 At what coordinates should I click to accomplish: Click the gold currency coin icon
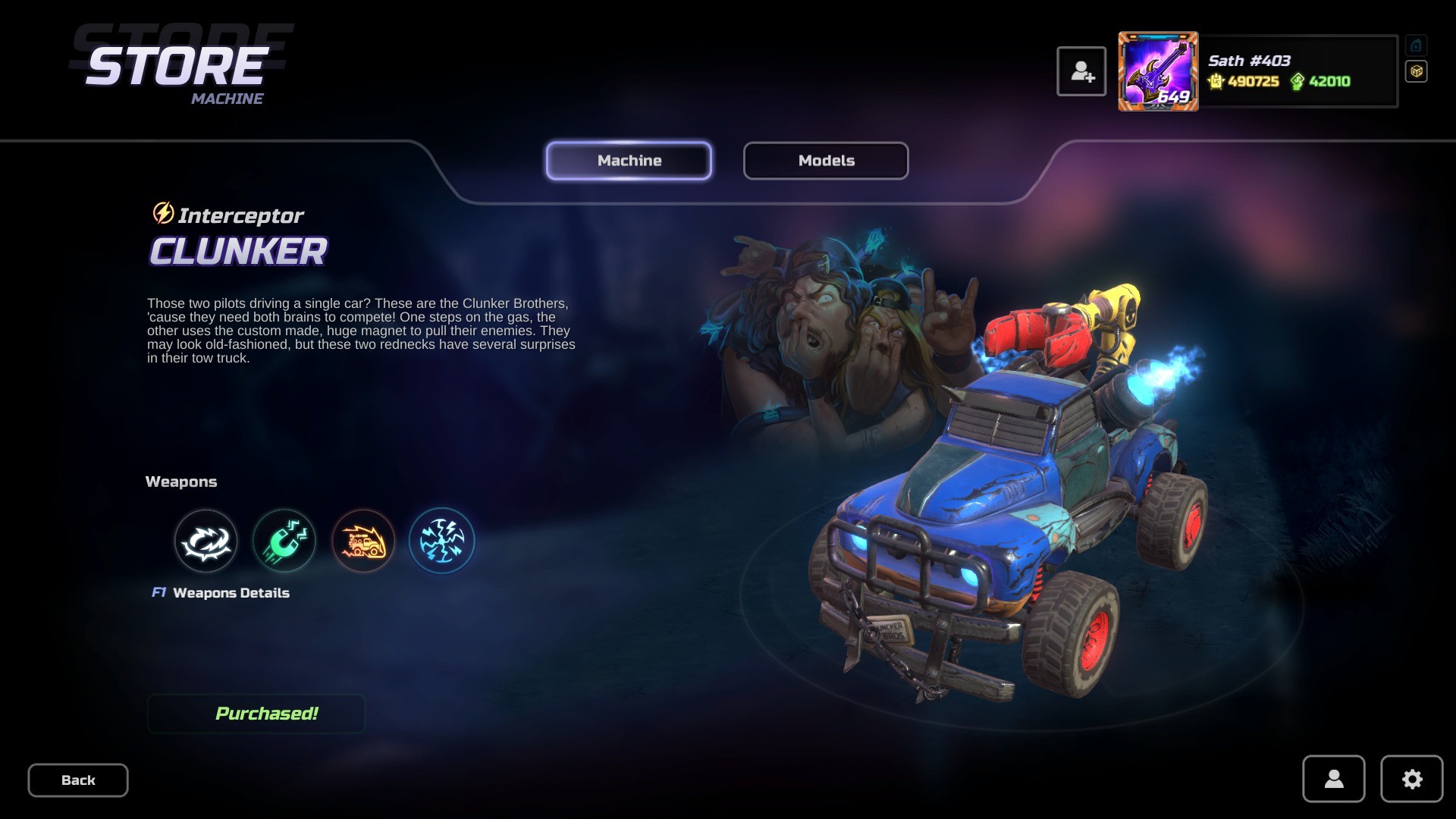pyautogui.click(x=1216, y=81)
